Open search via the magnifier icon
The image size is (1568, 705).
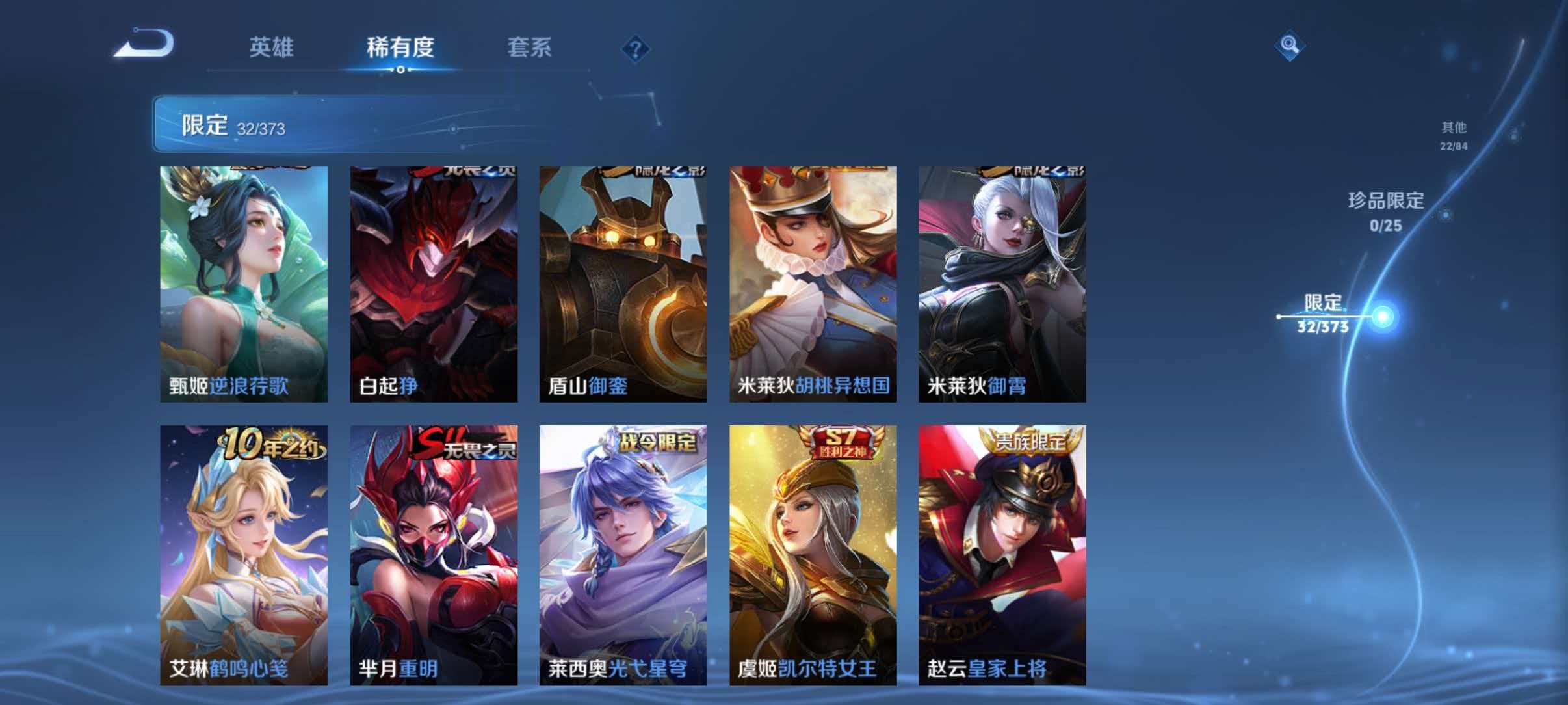(1291, 44)
